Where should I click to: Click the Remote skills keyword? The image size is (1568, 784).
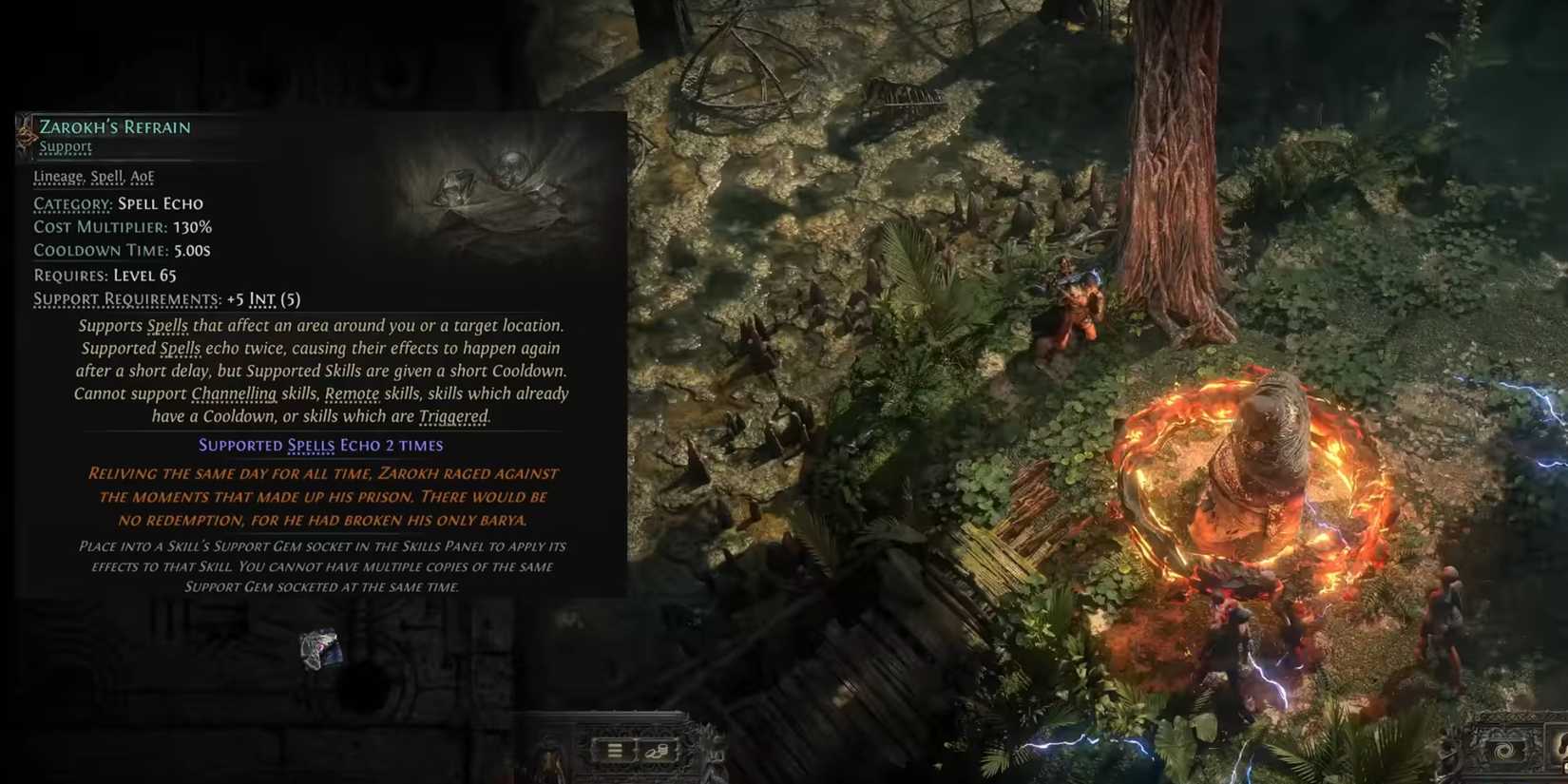tap(354, 393)
